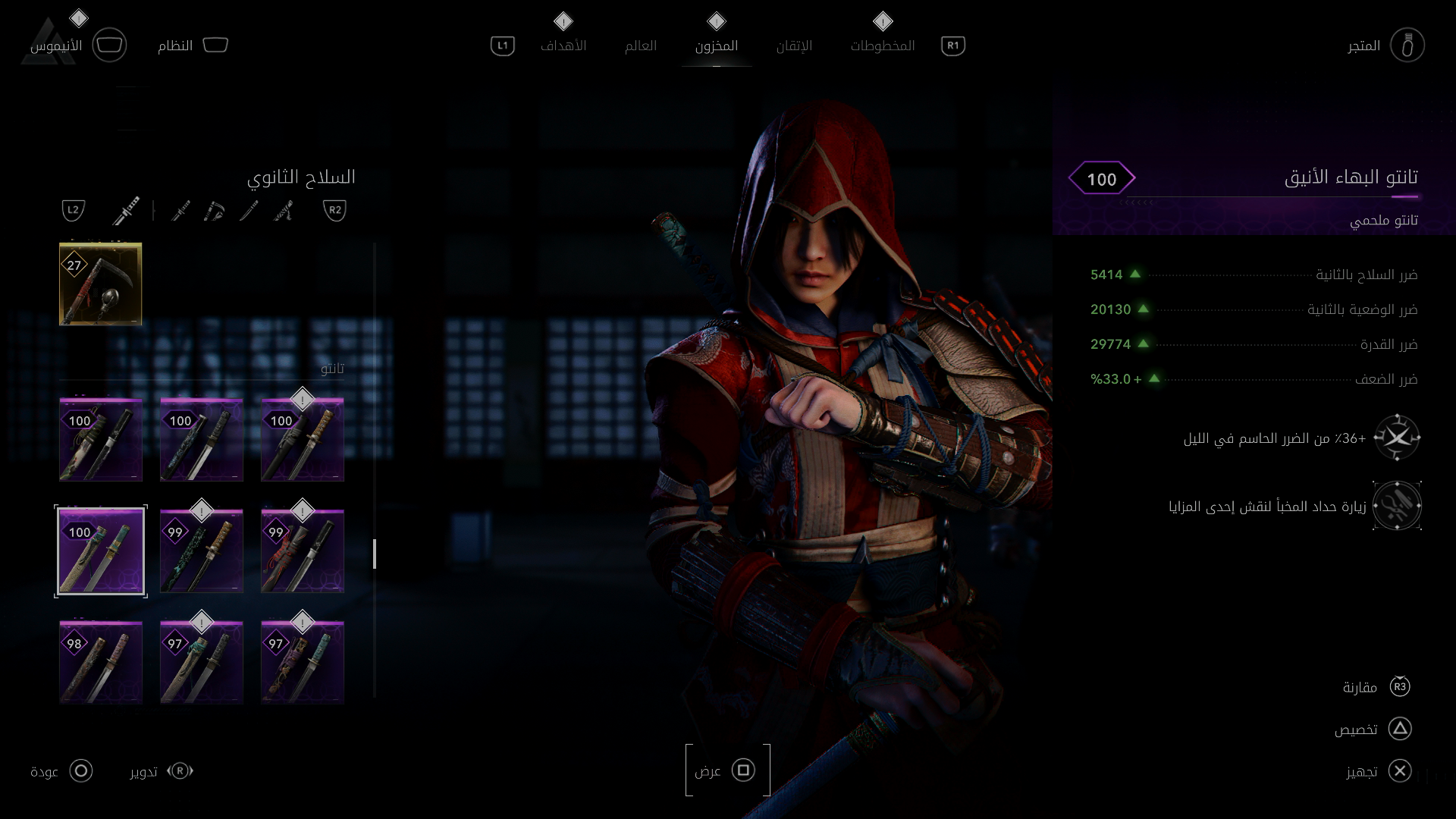1456x819 pixels.
Task: Open the المتجر store
Action: (x=1407, y=45)
